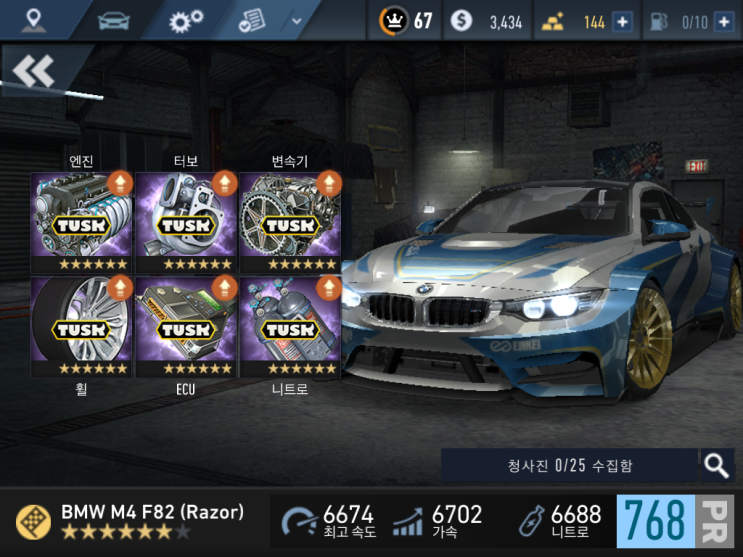Expand the top menu dropdown arrow
Viewport: 743px width, 557px height.
coord(296,20)
